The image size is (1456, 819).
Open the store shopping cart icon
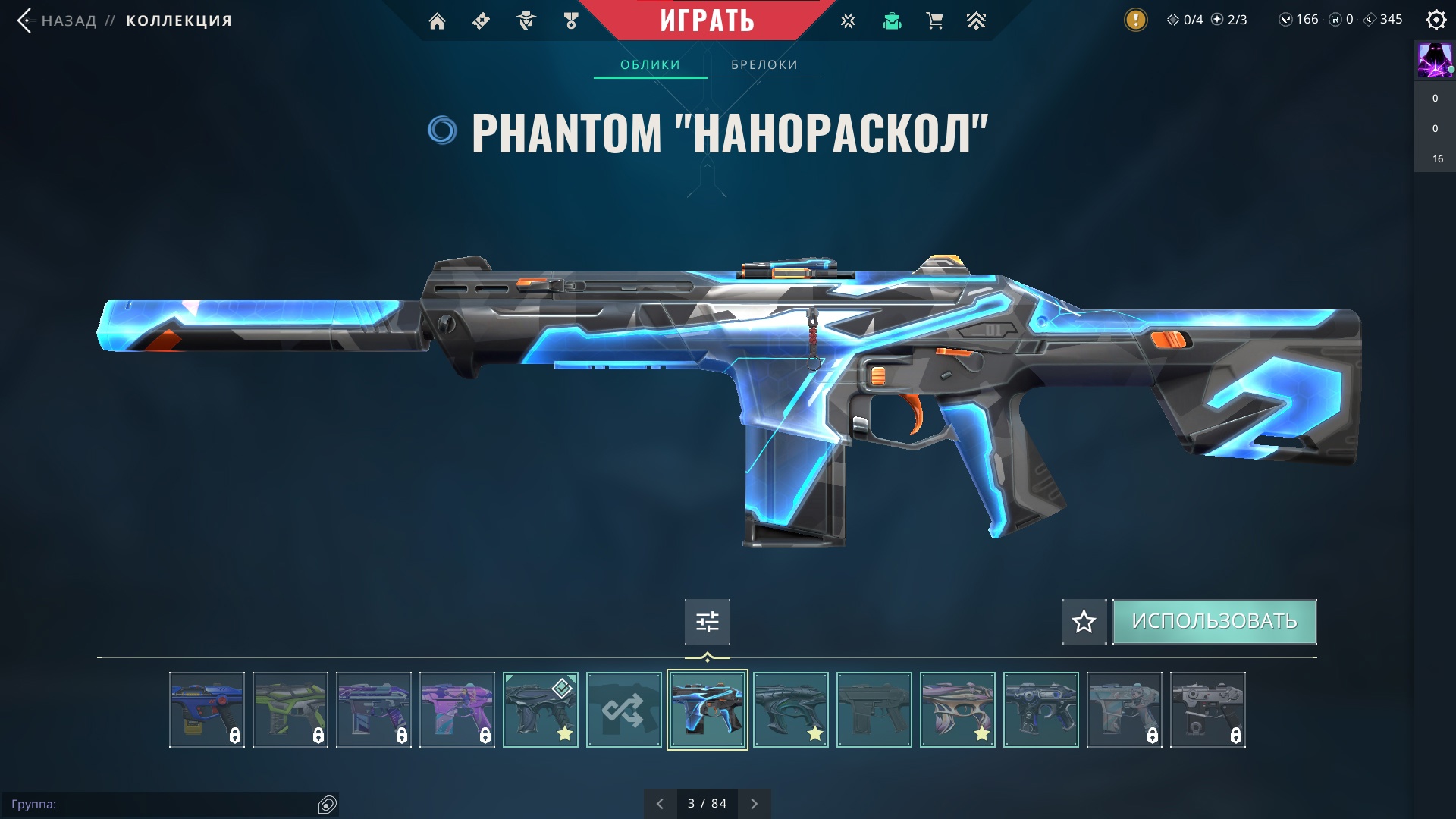tap(934, 21)
